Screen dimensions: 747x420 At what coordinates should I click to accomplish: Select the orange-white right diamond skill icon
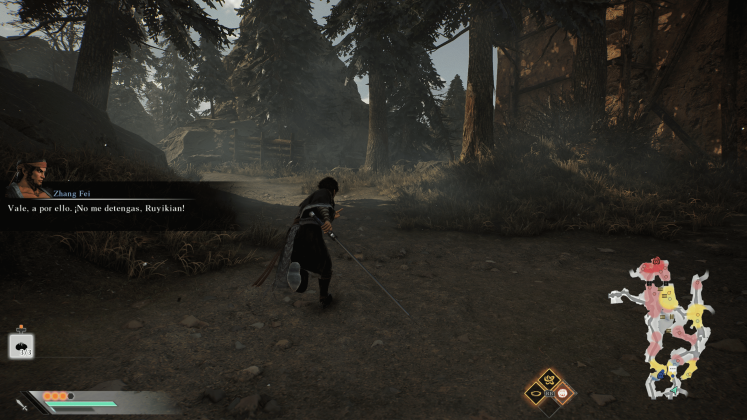[562, 393]
